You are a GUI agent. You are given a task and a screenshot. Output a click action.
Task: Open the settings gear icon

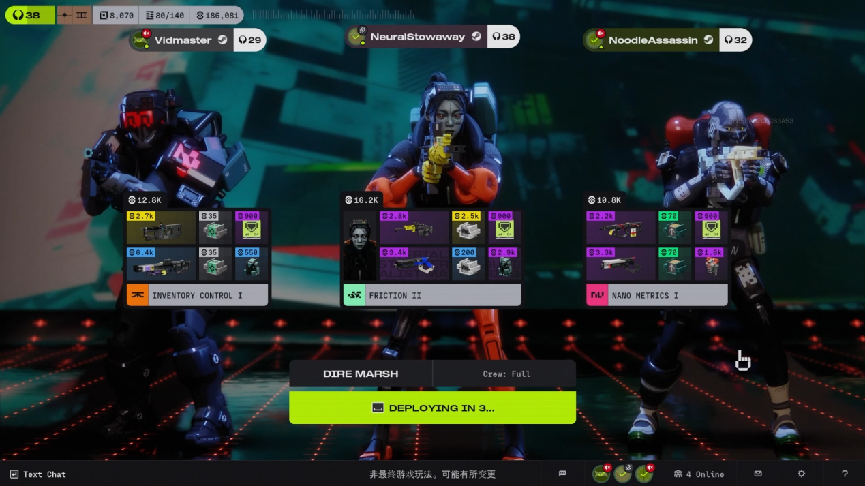[801, 474]
